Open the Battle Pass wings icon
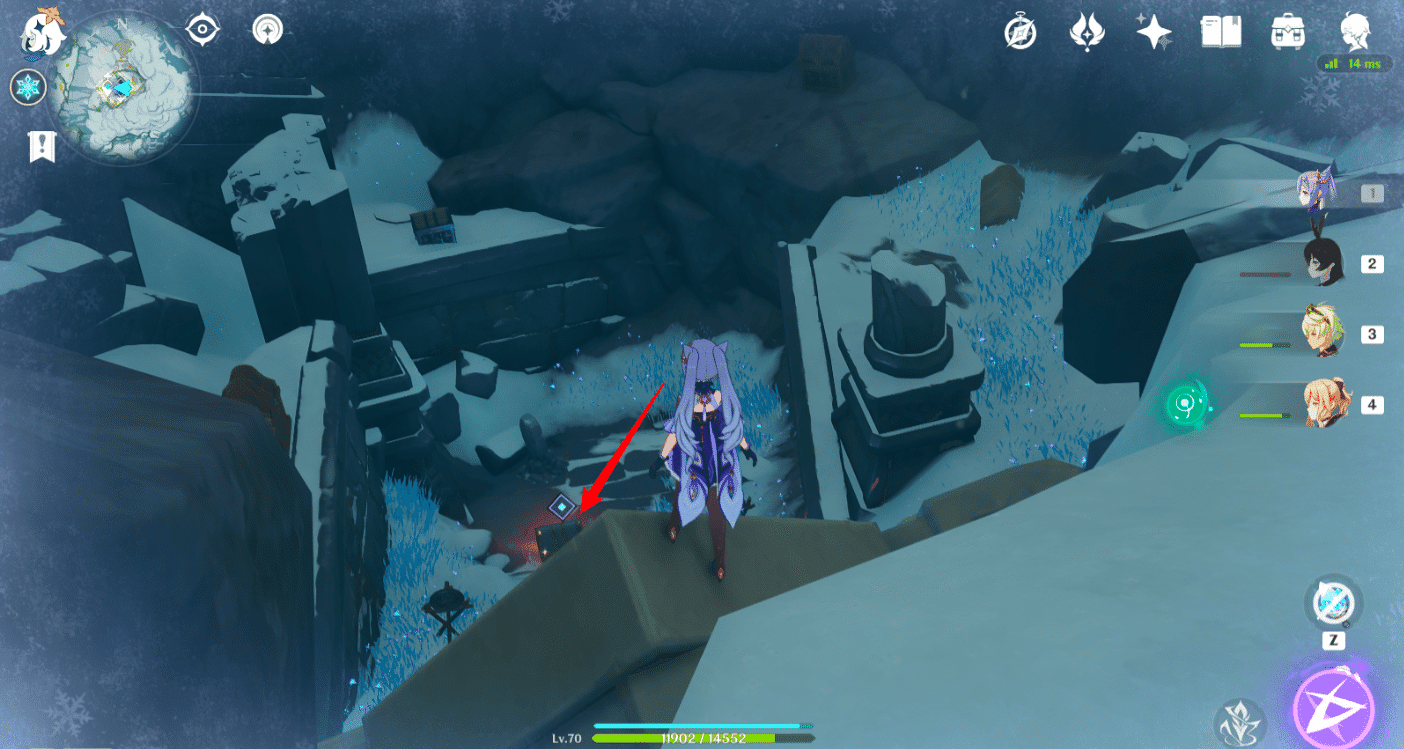The image size is (1404, 749). pyautogui.click(x=1087, y=31)
